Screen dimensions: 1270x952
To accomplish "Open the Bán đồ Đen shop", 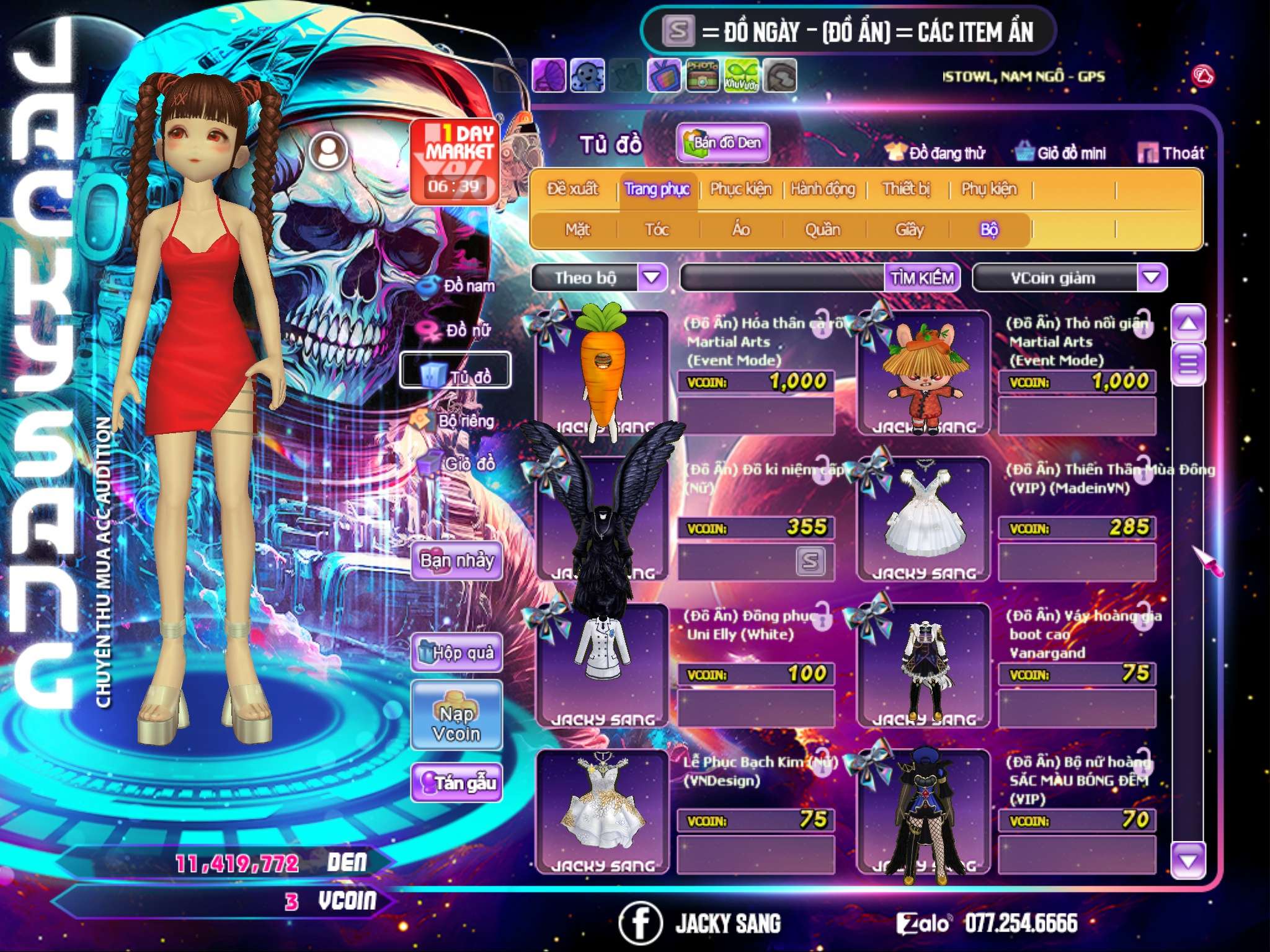I will coord(722,143).
